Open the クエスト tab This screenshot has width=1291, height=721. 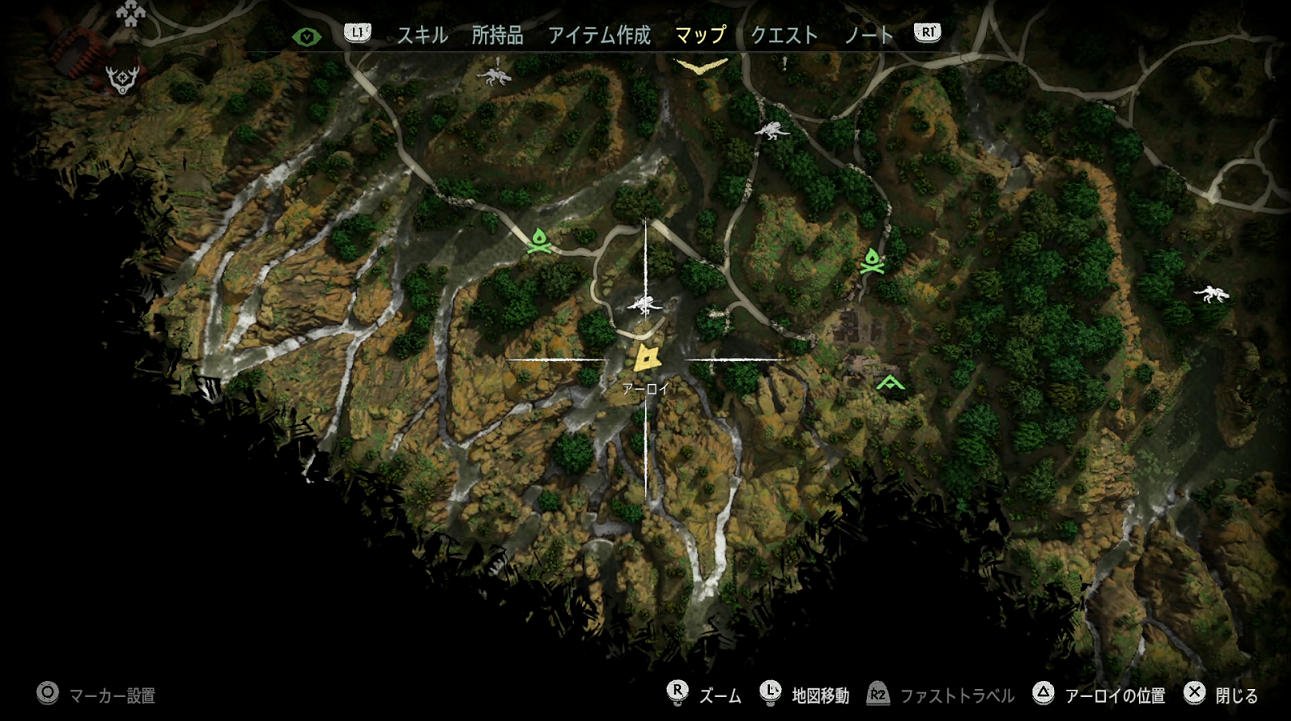pos(783,33)
